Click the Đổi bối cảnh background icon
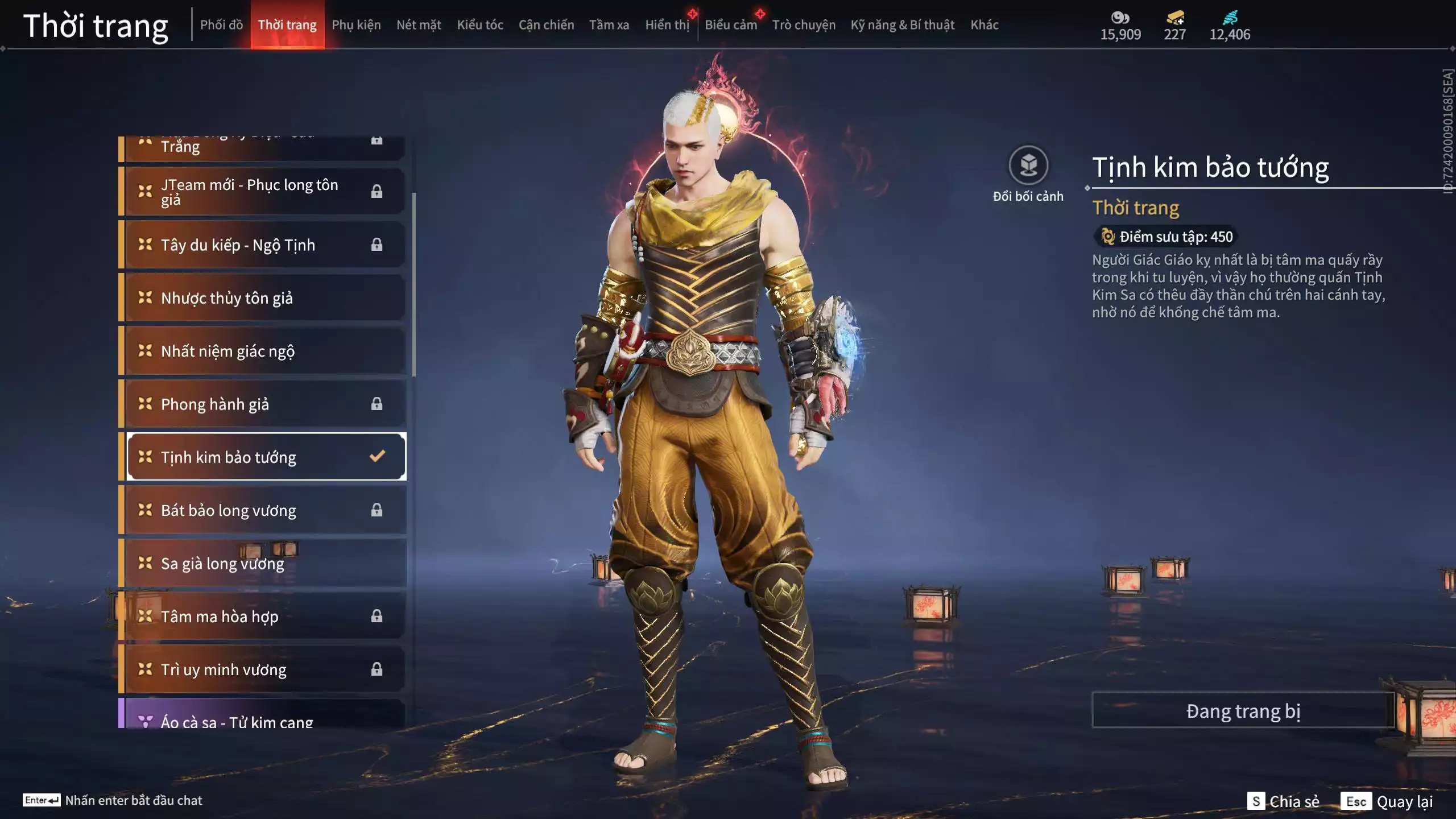This screenshot has width=1456, height=819. 1028,166
